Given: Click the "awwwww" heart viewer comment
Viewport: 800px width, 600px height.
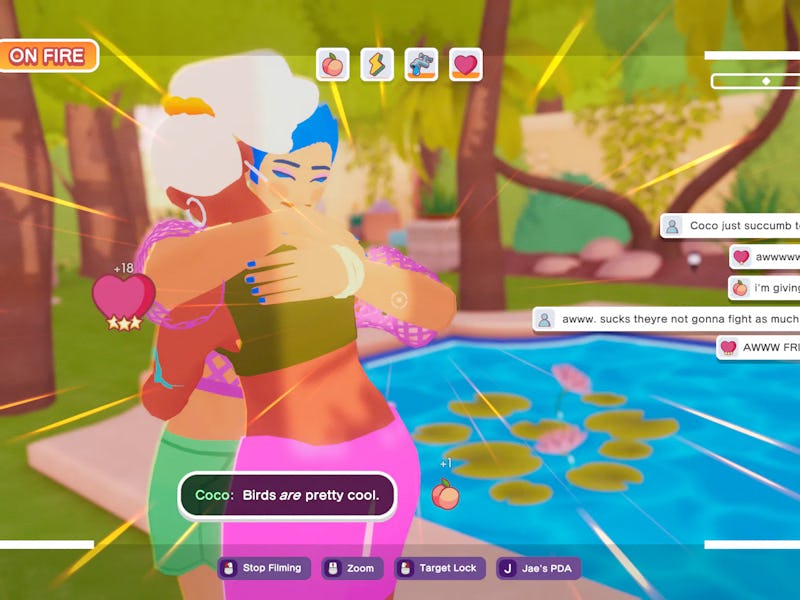Looking at the screenshot, I should click(x=765, y=257).
